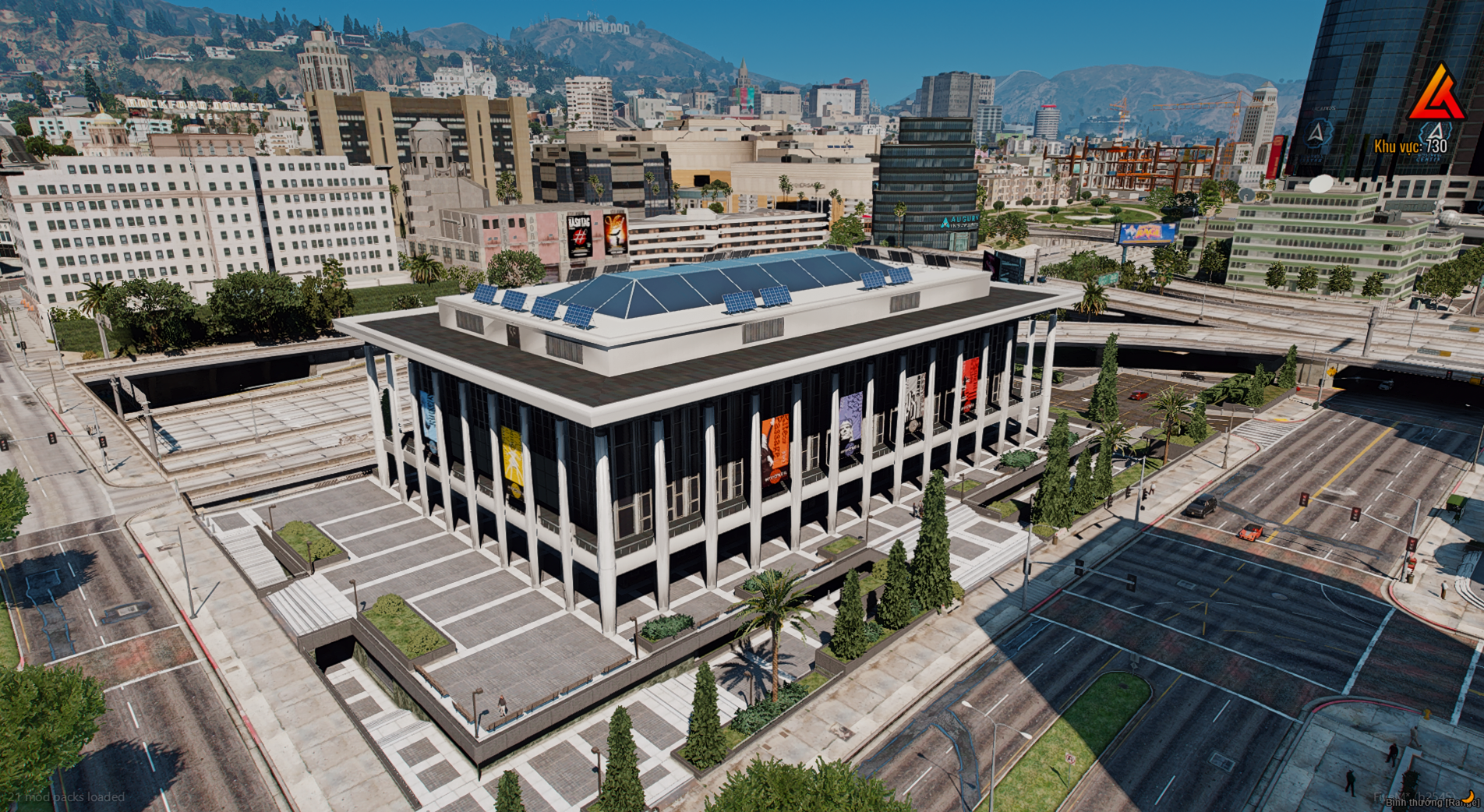Click the orange triangle server logo
The width and height of the screenshot is (1484, 812).
pos(1436,93)
